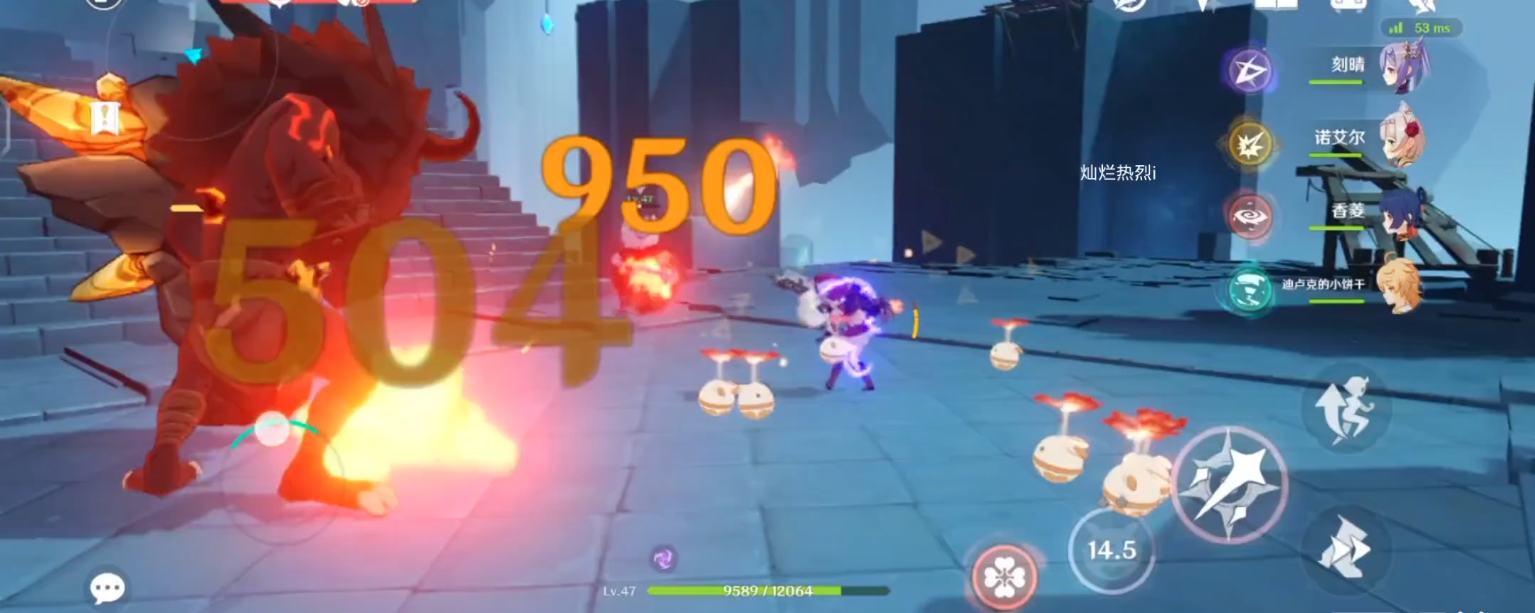Tap the purple Electro burst icon beside 刻晴
This screenshot has height=613, width=1535.
(1249, 70)
